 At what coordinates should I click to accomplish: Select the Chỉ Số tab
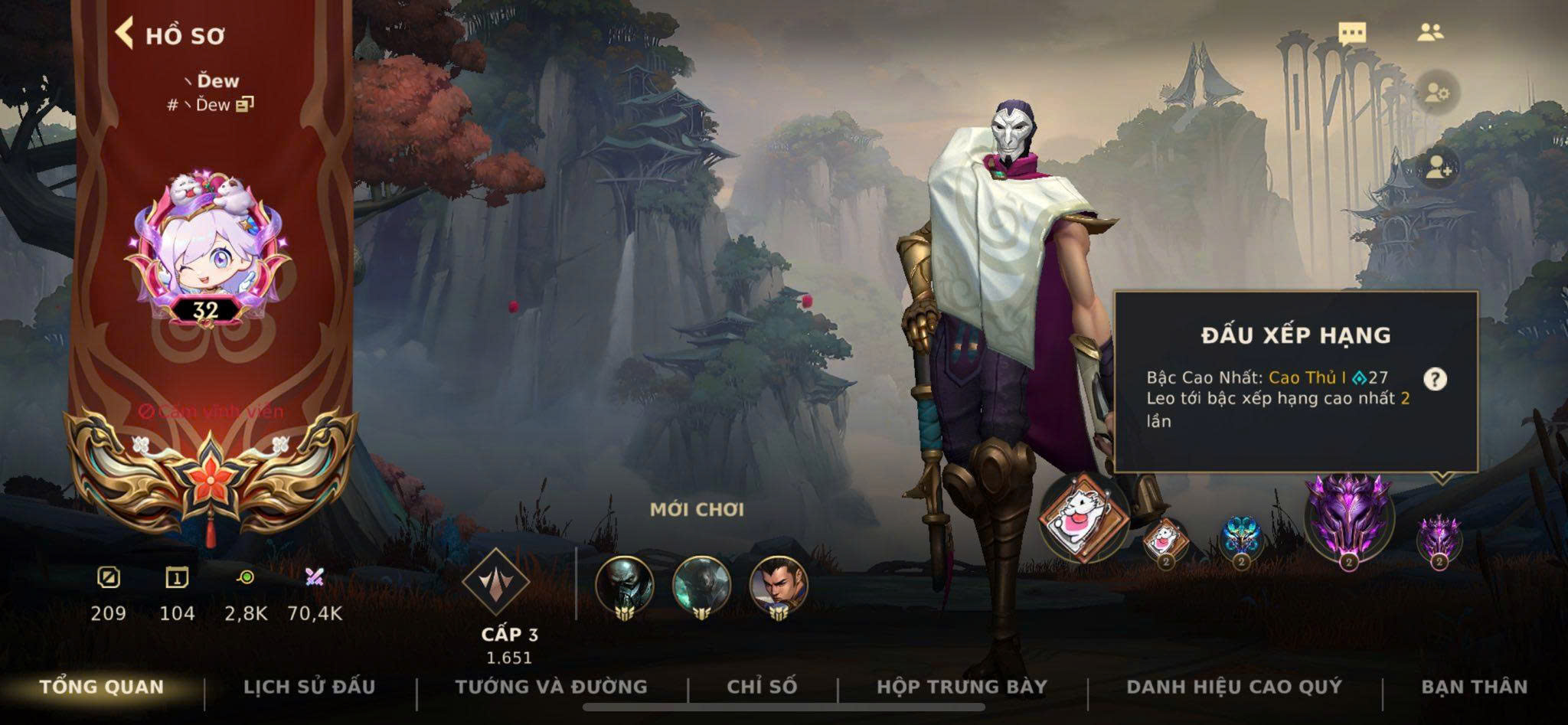point(762,687)
